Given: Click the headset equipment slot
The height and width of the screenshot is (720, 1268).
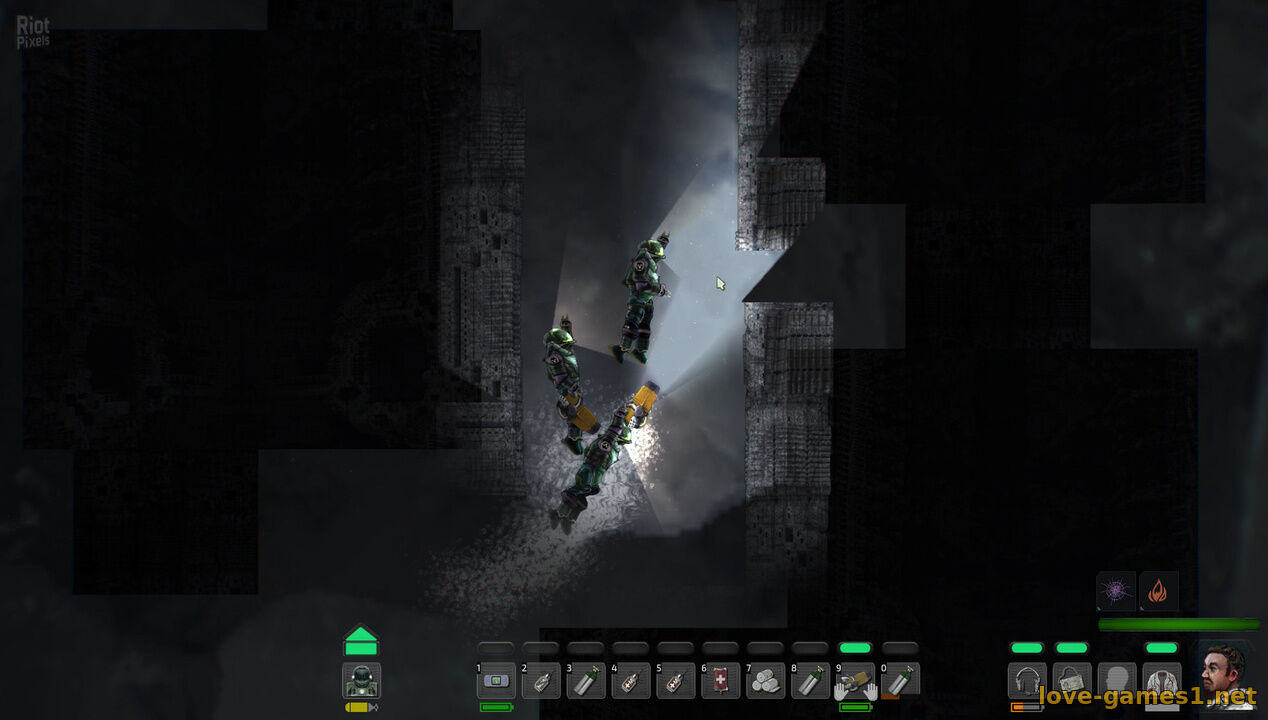Looking at the screenshot, I should click(x=1027, y=681).
